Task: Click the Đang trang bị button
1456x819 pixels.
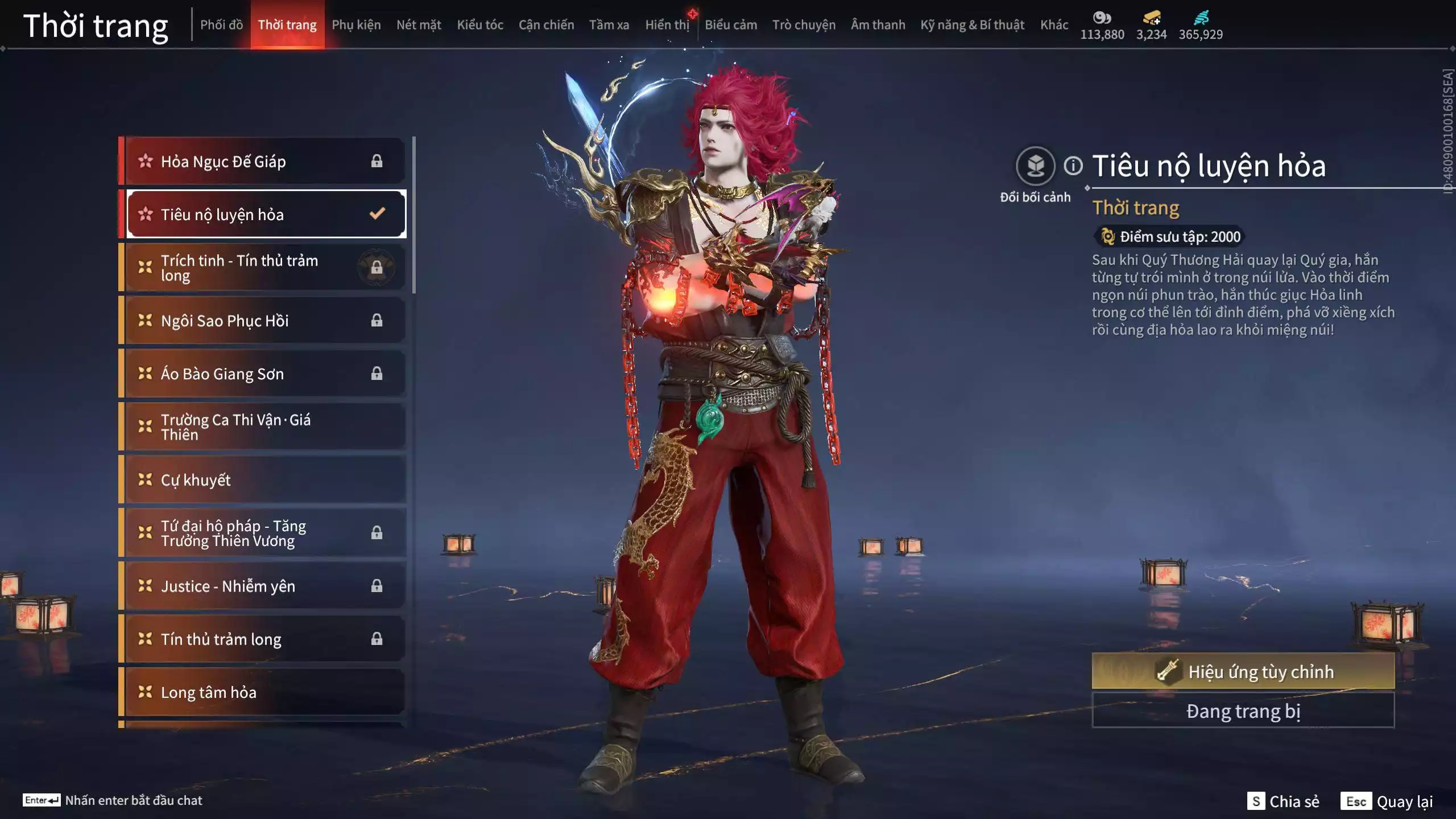Action: click(1243, 711)
